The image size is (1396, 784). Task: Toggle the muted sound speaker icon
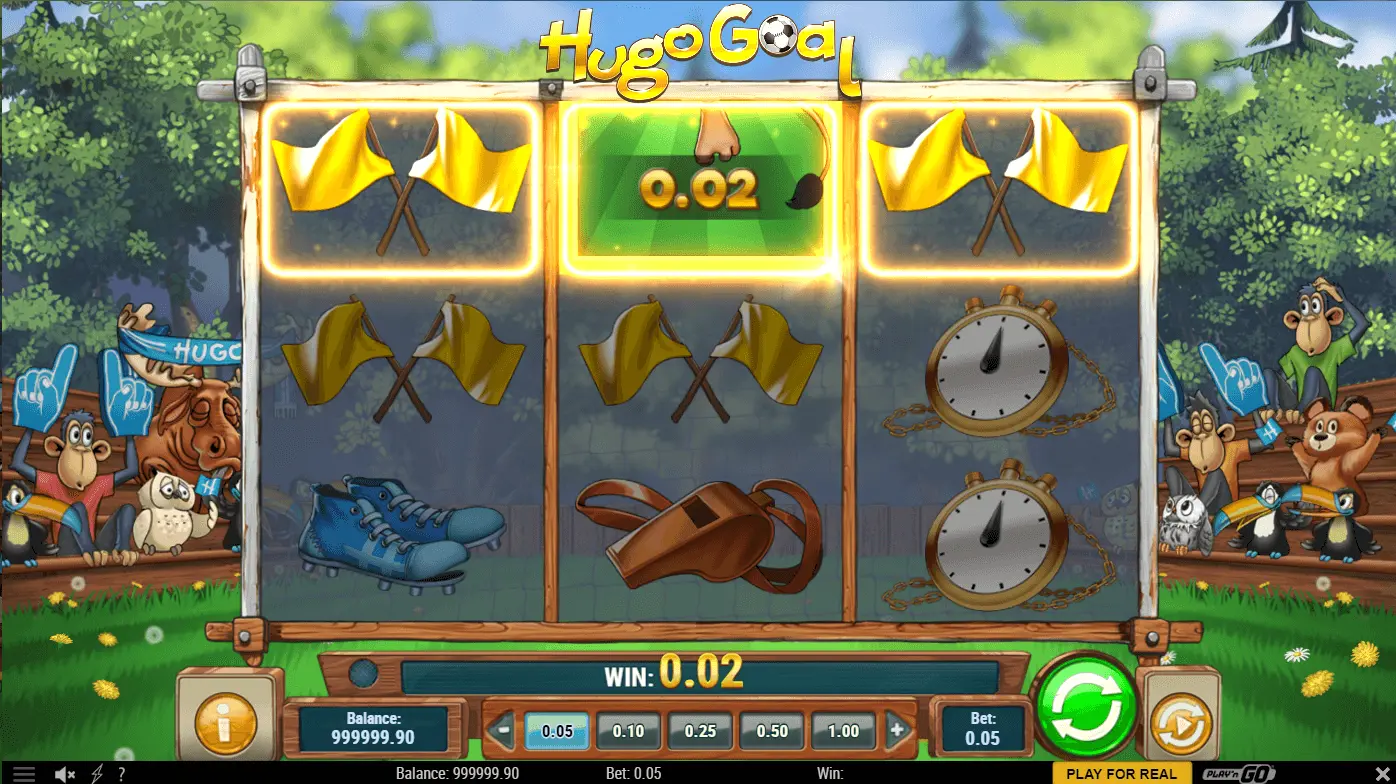(x=65, y=774)
